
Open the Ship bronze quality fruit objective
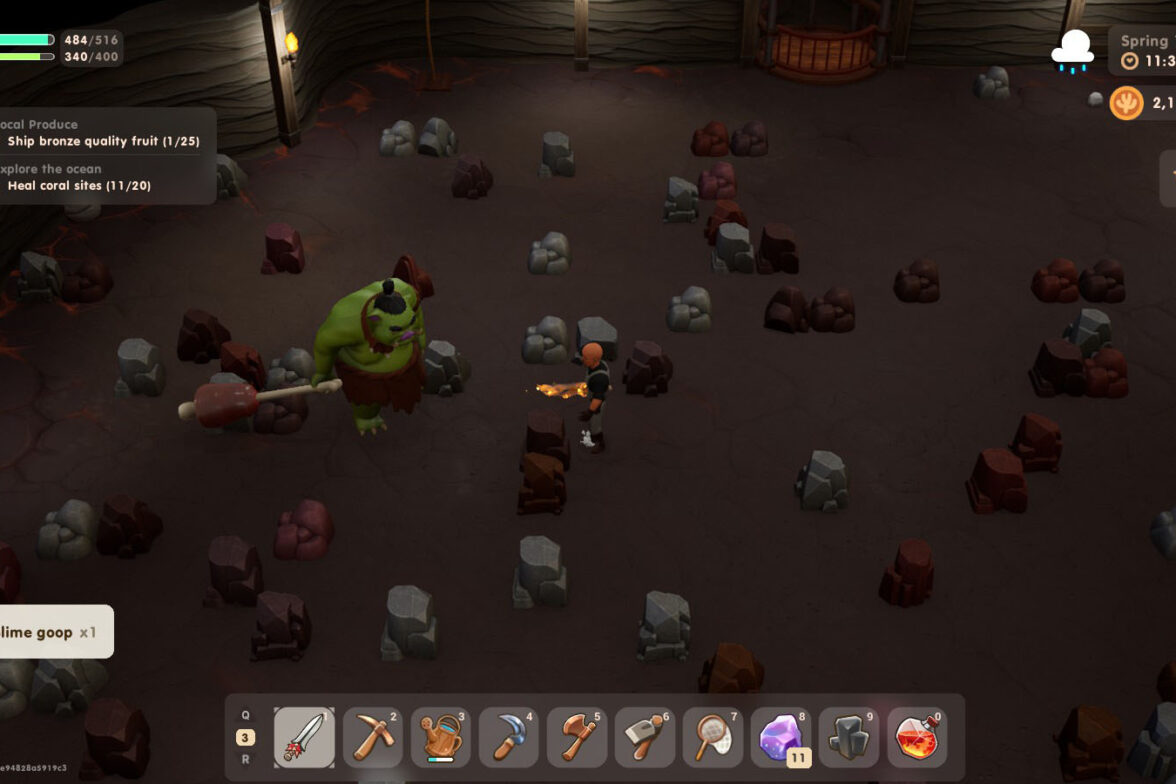tap(103, 141)
